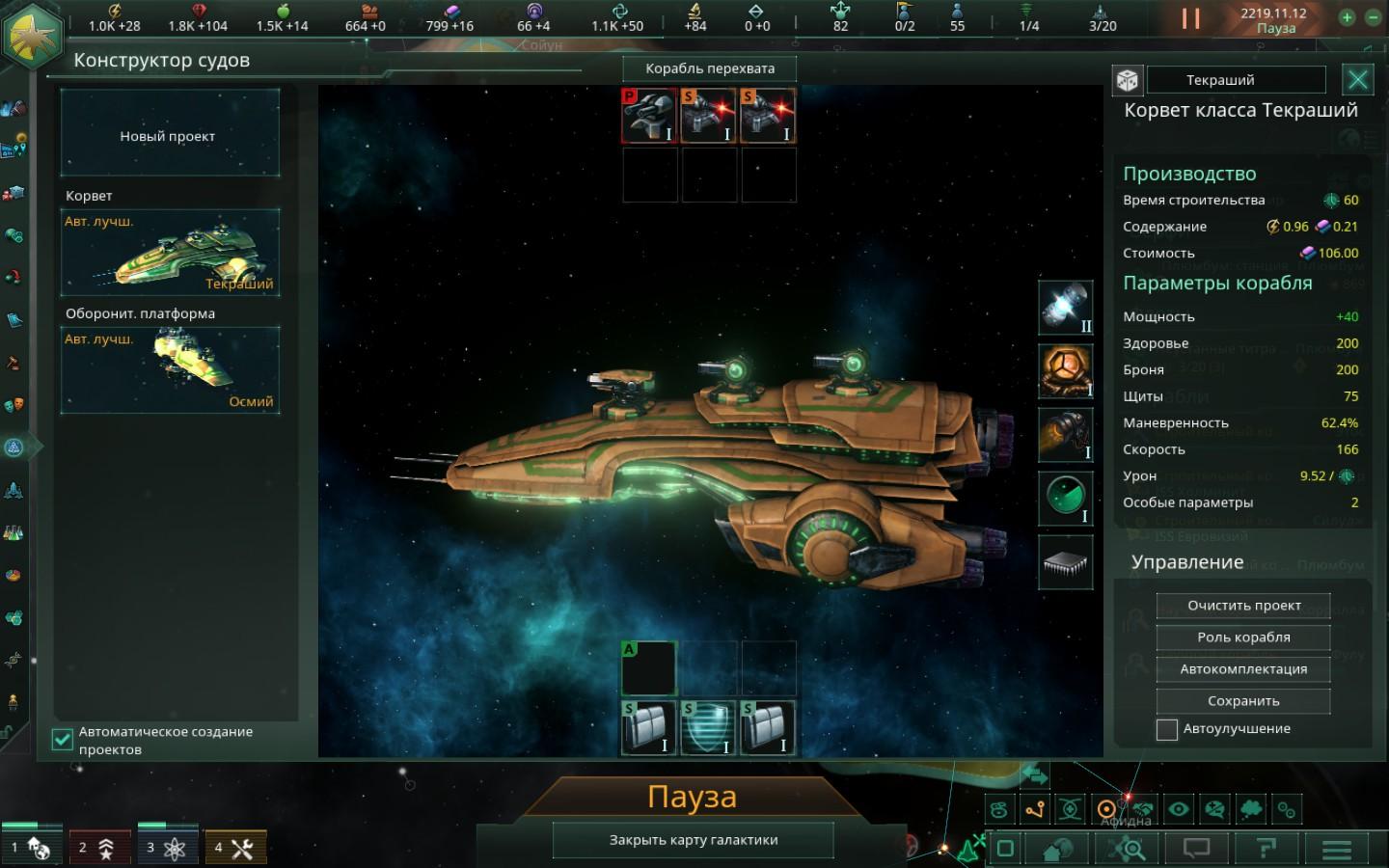Enable the Автоулучшение auto-upgrade checkbox
Viewport: 1389px width, 868px height.
[1167, 729]
